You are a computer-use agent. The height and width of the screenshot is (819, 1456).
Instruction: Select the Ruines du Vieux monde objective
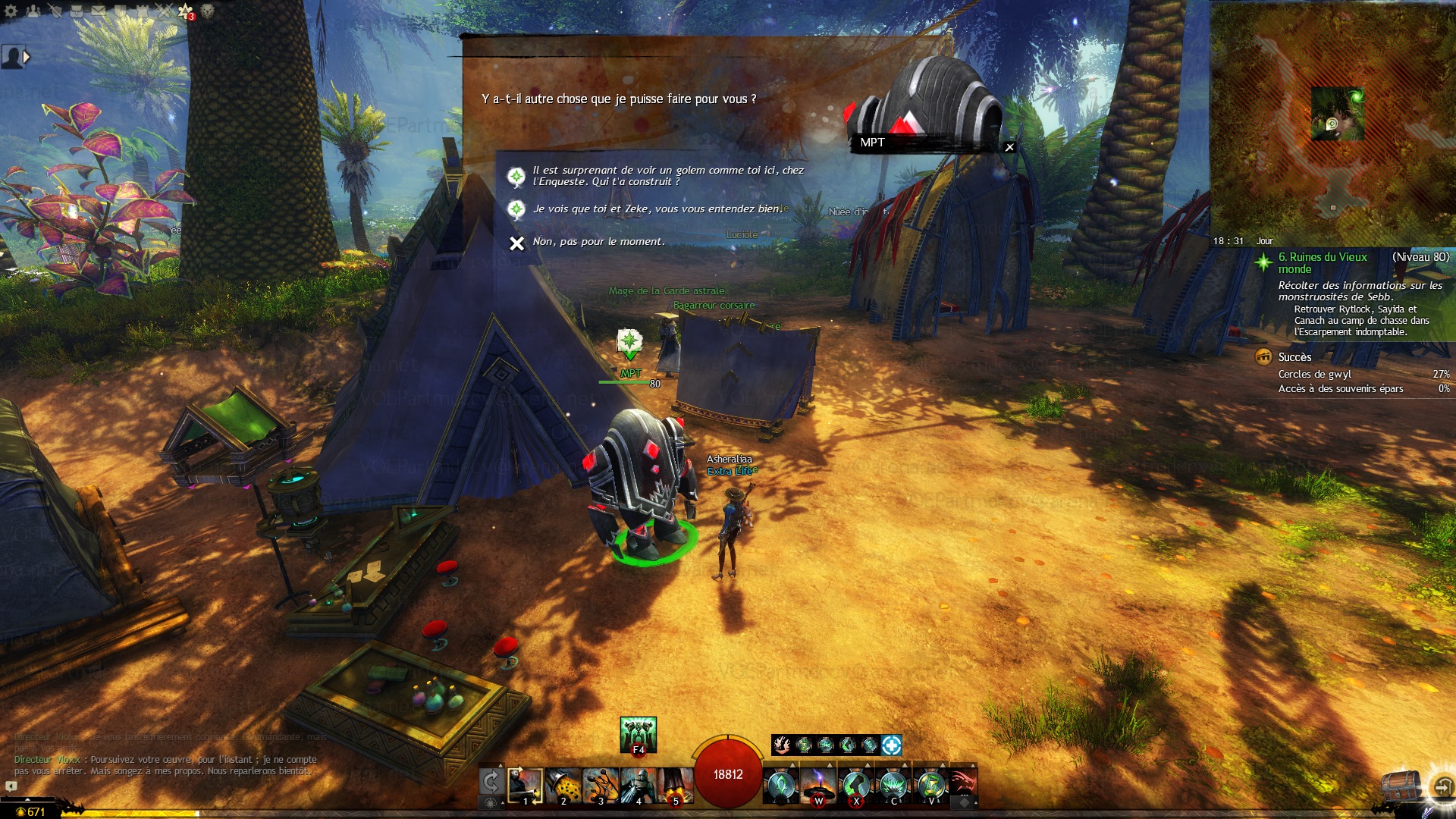tap(1323, 262)
